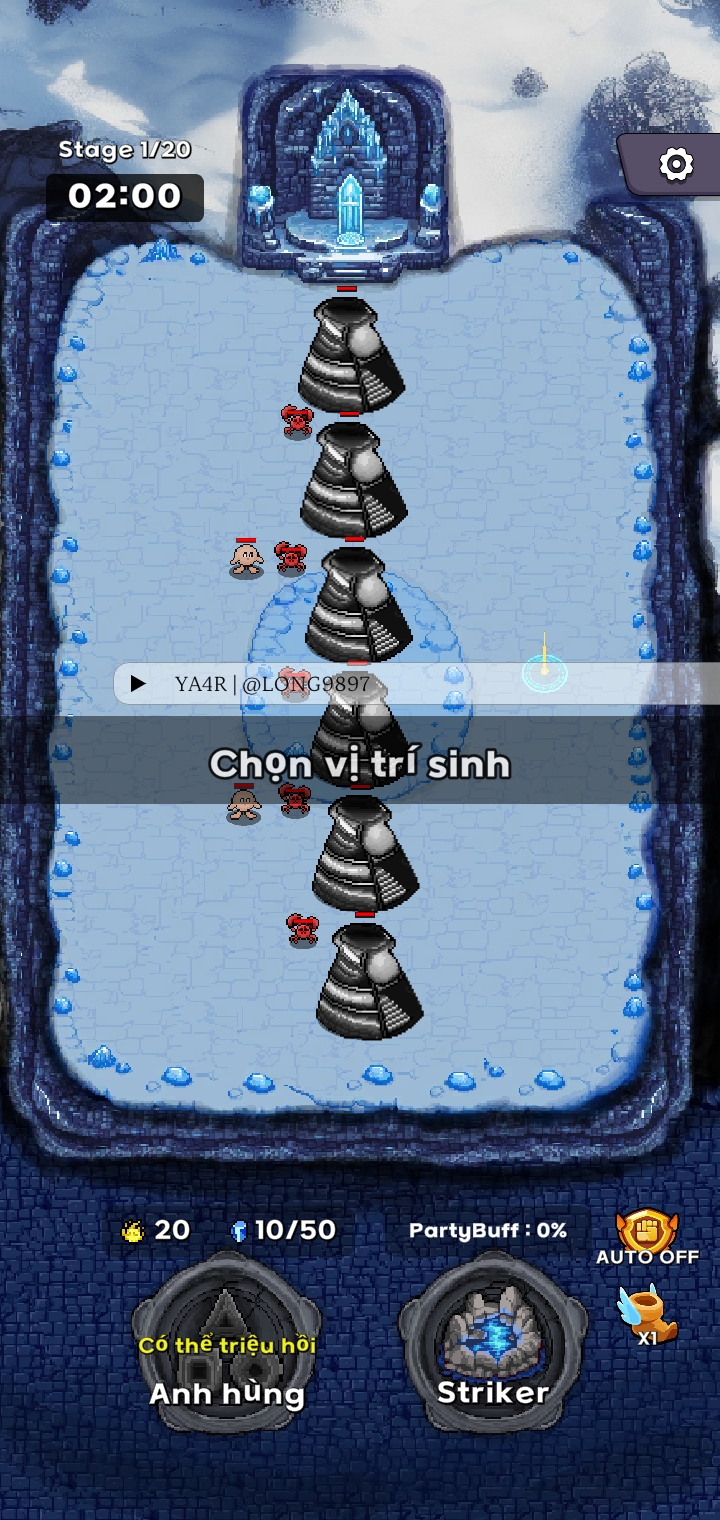
Task: Change the X1 game speed
Action: (647, 1315)
